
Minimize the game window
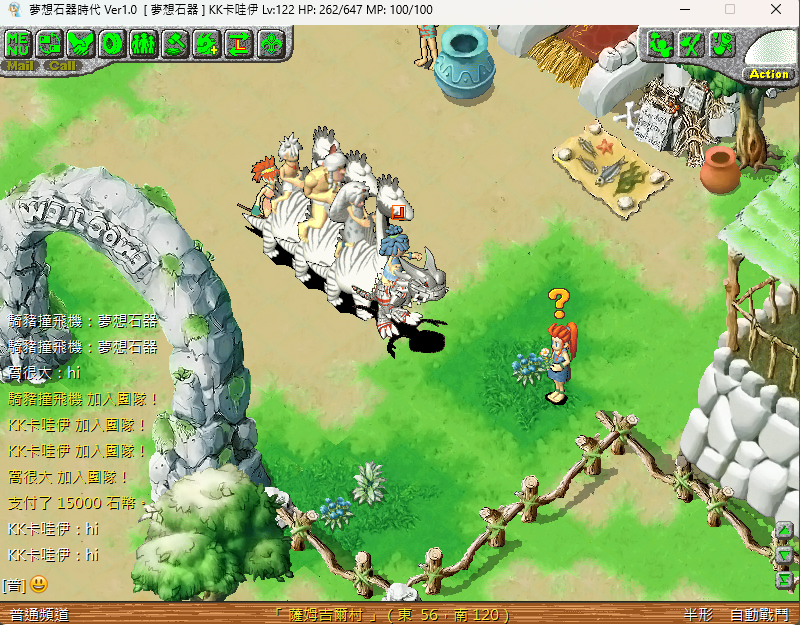coord(684,9)
